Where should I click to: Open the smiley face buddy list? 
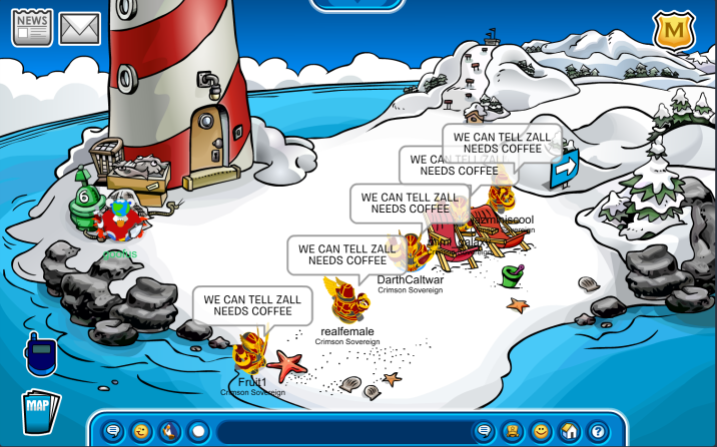[x=540, y=432]
